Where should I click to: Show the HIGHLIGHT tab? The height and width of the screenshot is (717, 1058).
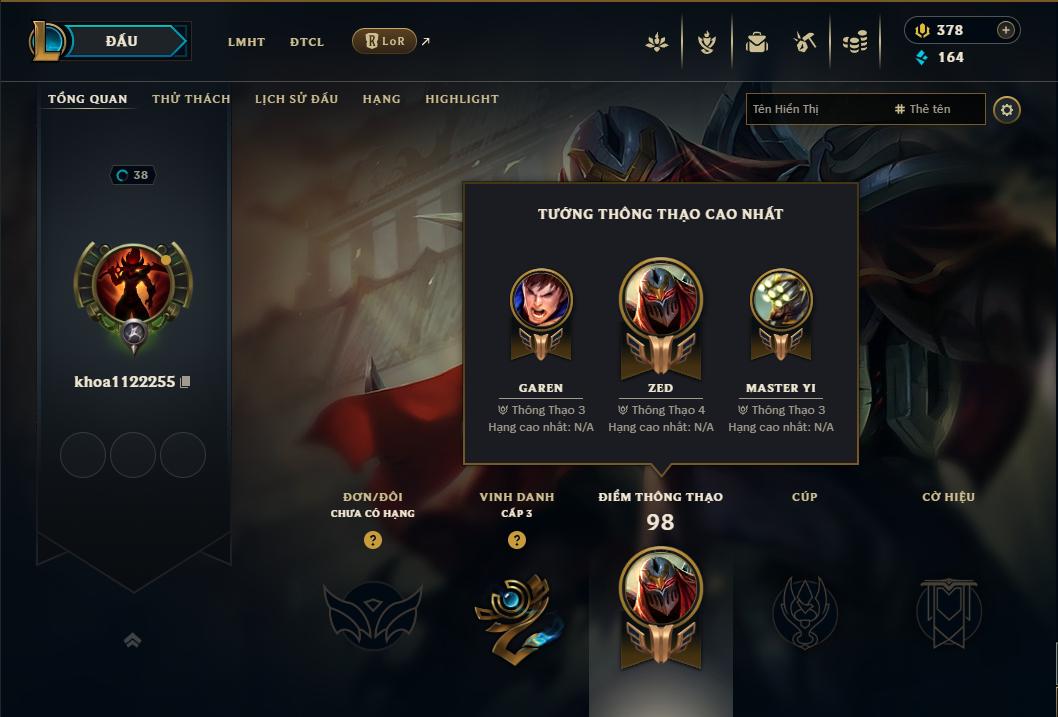point(462,99)
